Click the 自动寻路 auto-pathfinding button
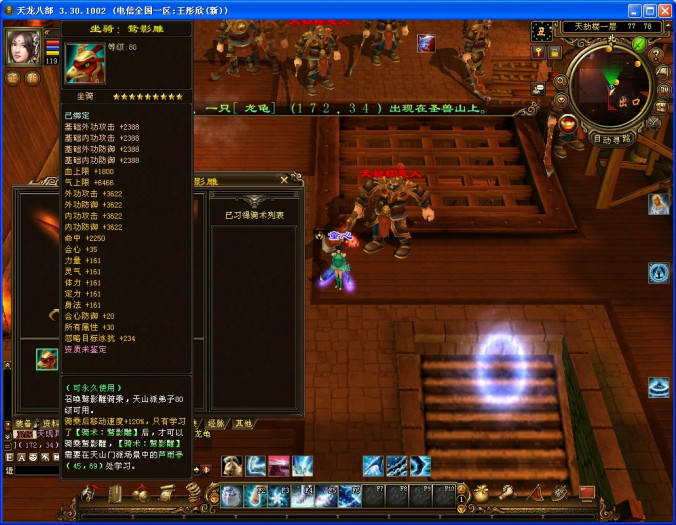The width and height of the screenshot is (676, 525). [611, 139]
